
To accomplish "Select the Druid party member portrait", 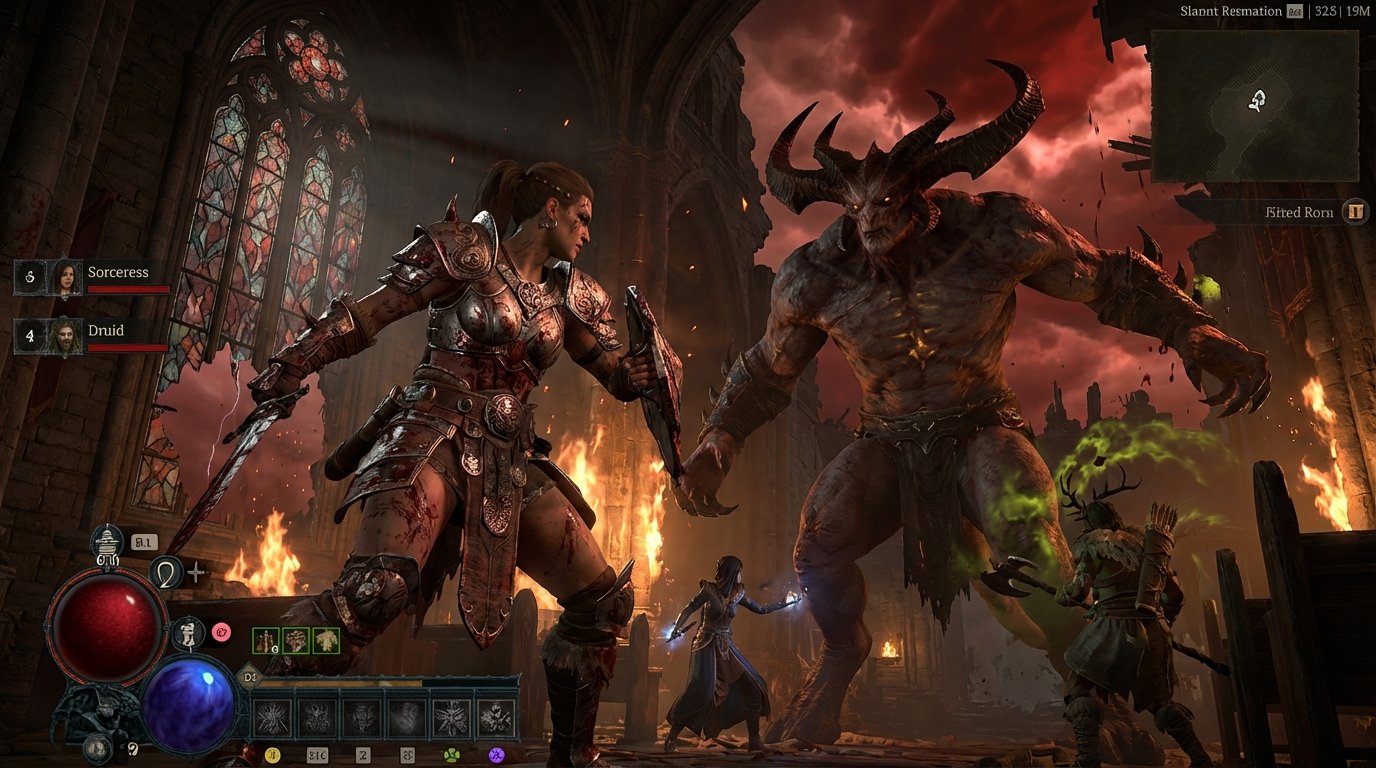I will click(x=66, y=335).
